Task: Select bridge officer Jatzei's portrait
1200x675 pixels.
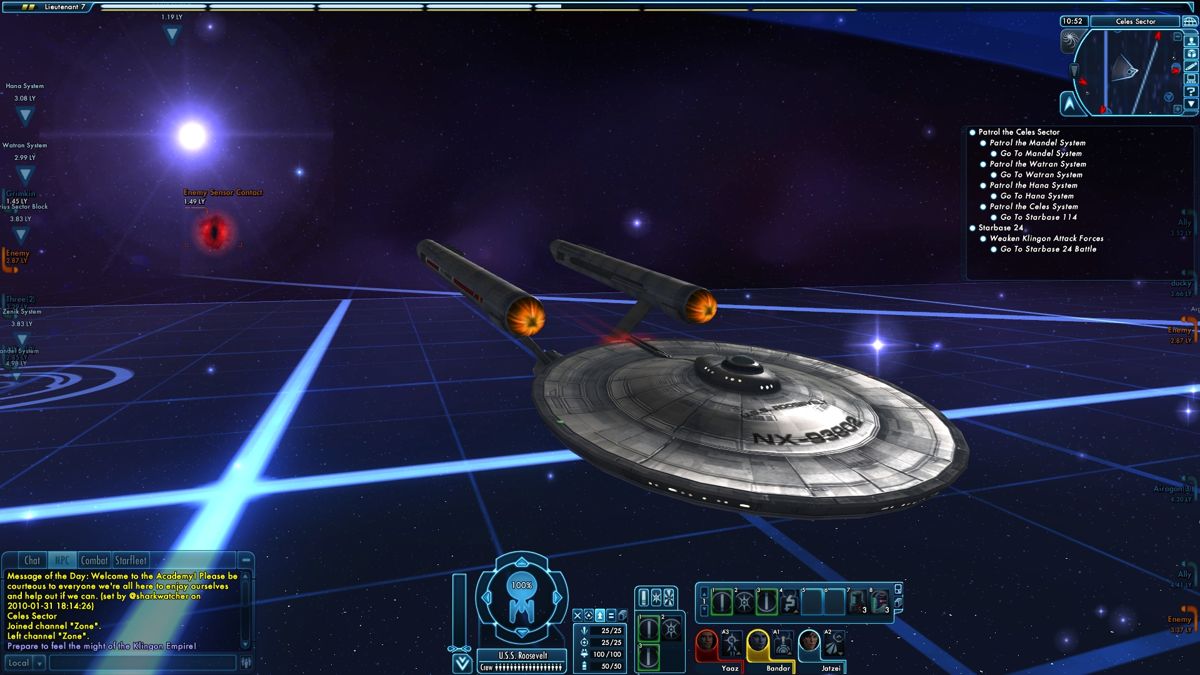Action: point(807,641)
